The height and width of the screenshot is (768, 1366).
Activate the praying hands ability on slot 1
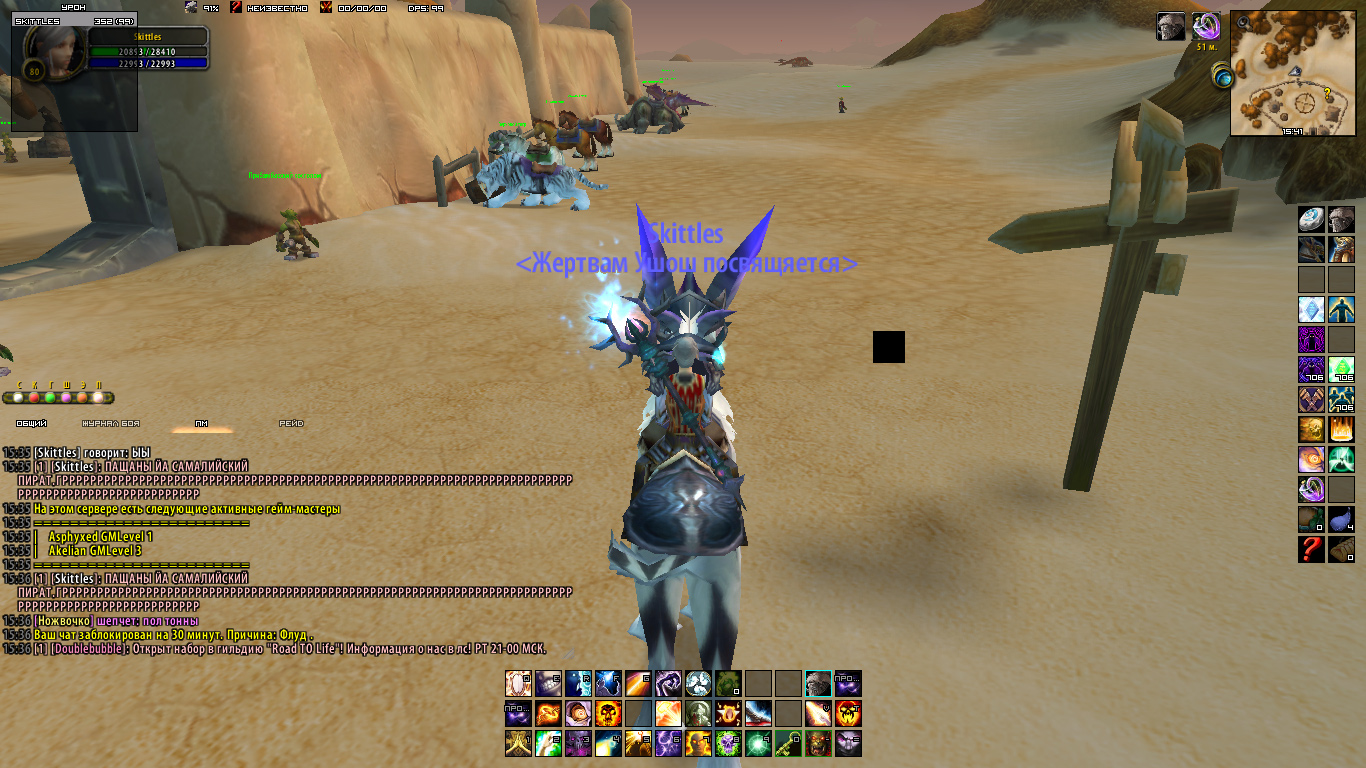pos(518,744)
